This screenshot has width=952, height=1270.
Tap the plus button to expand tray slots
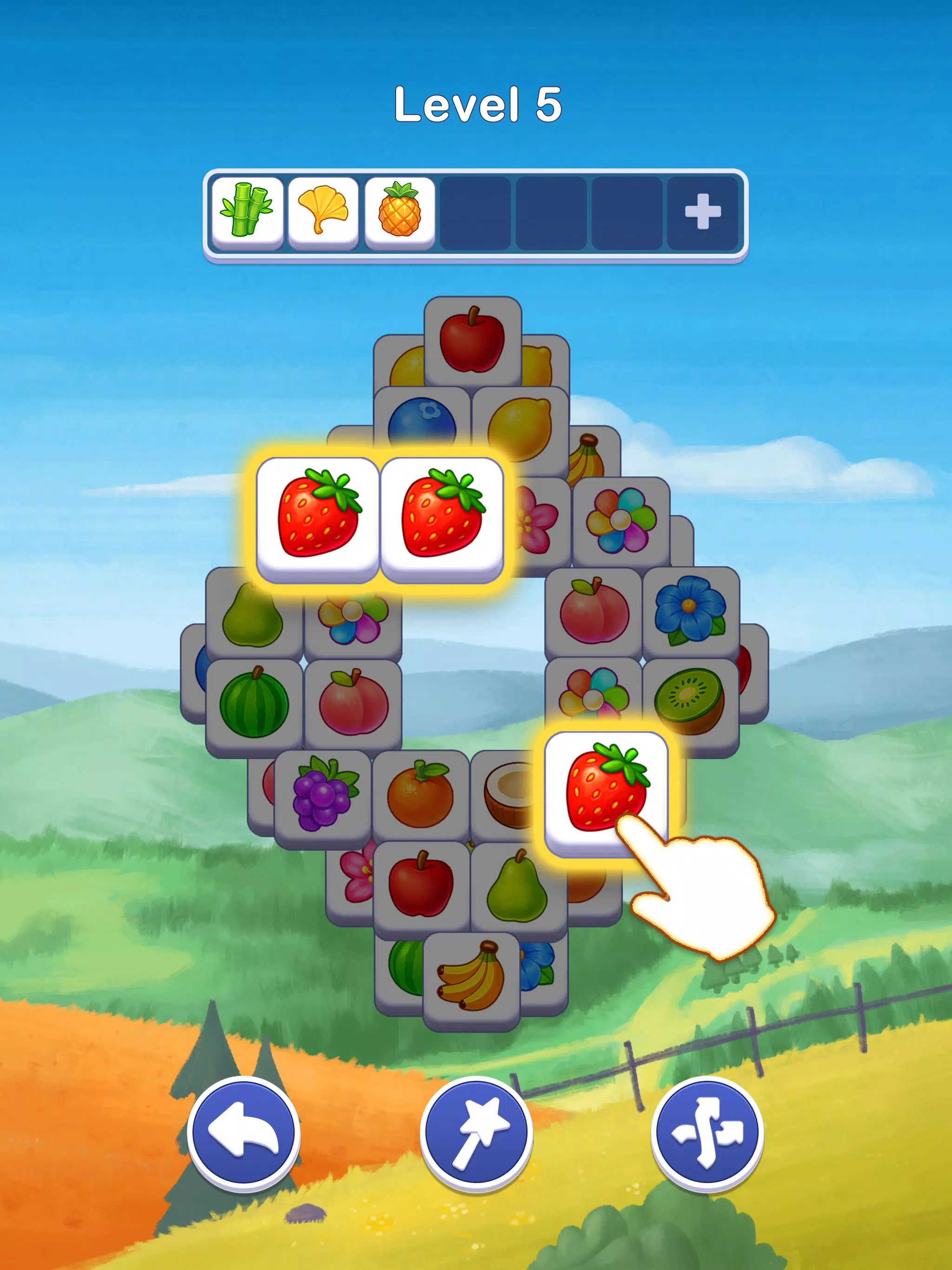click(703, 212)
